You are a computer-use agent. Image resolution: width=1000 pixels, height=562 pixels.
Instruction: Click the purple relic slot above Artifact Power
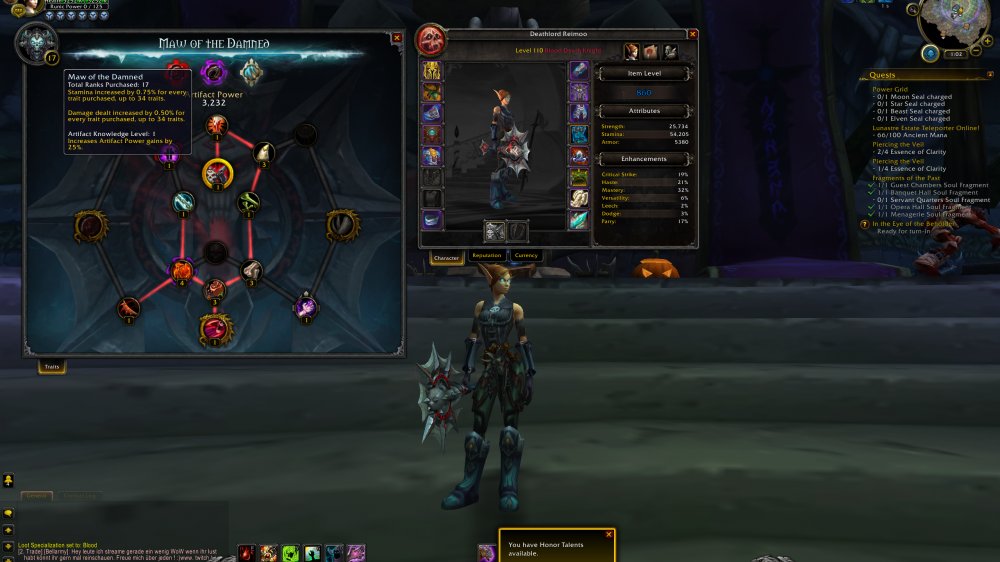point(212,72)
